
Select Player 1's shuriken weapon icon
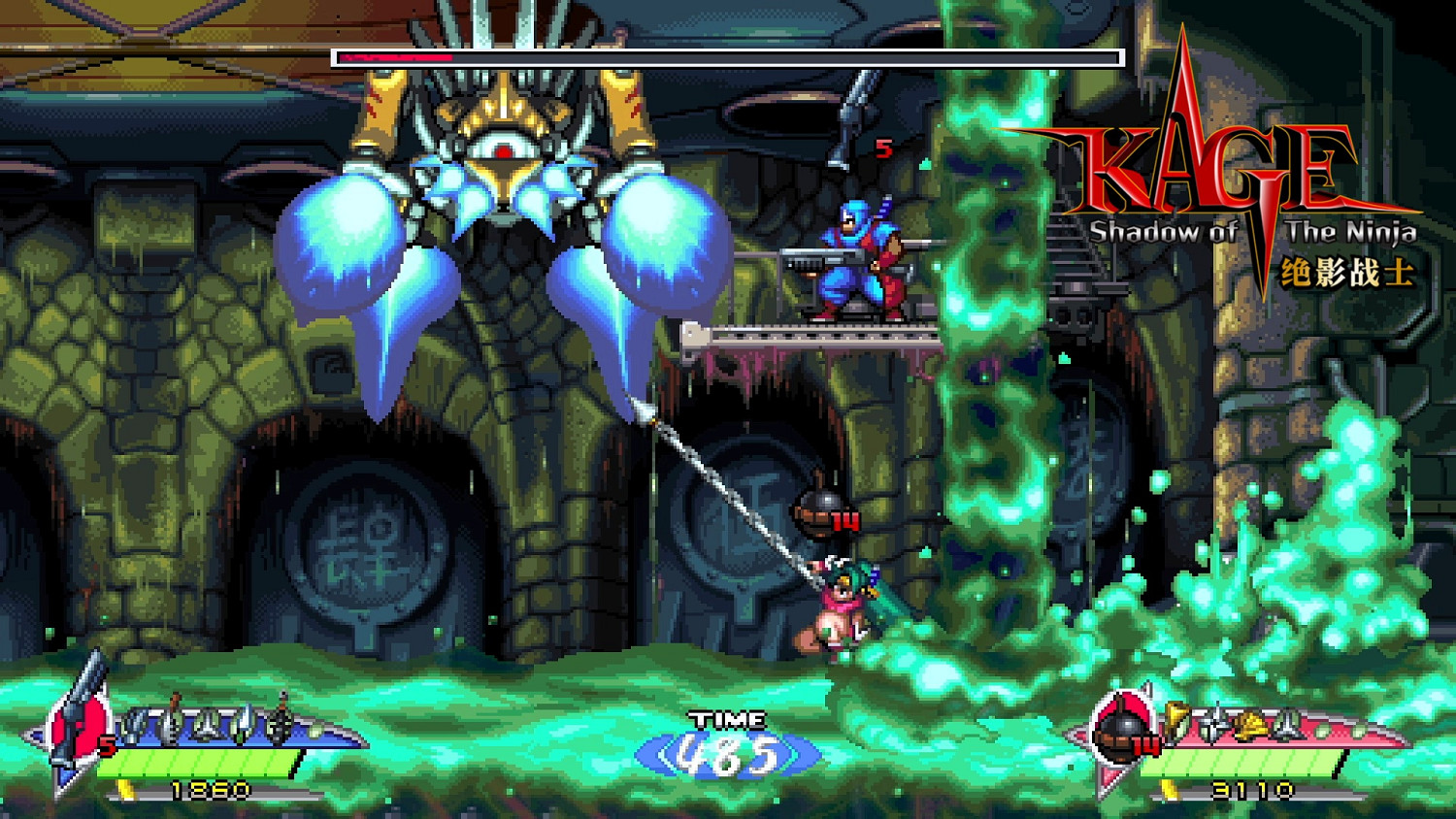coord(133,725)
